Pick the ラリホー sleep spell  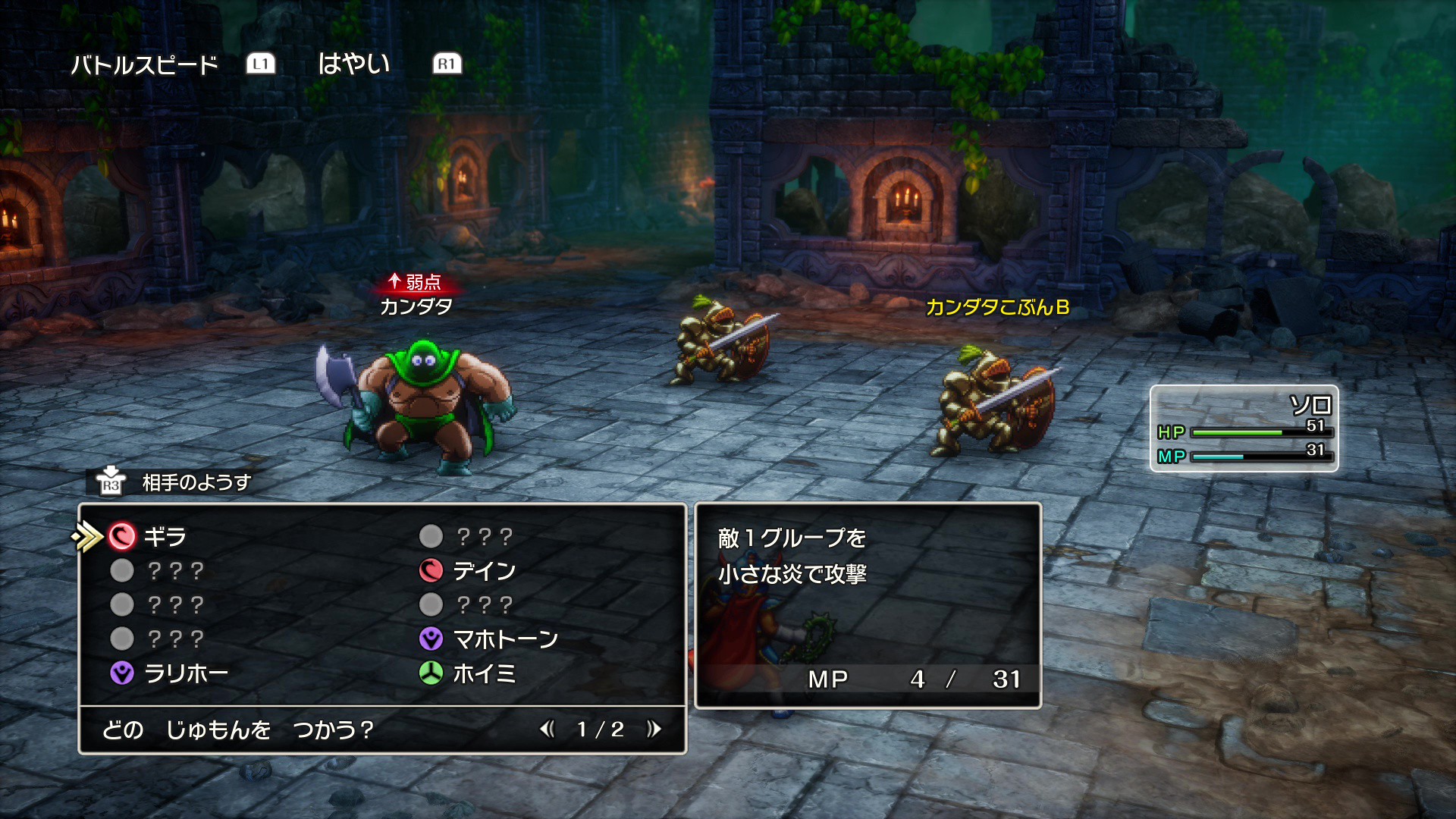click(185, 673)
